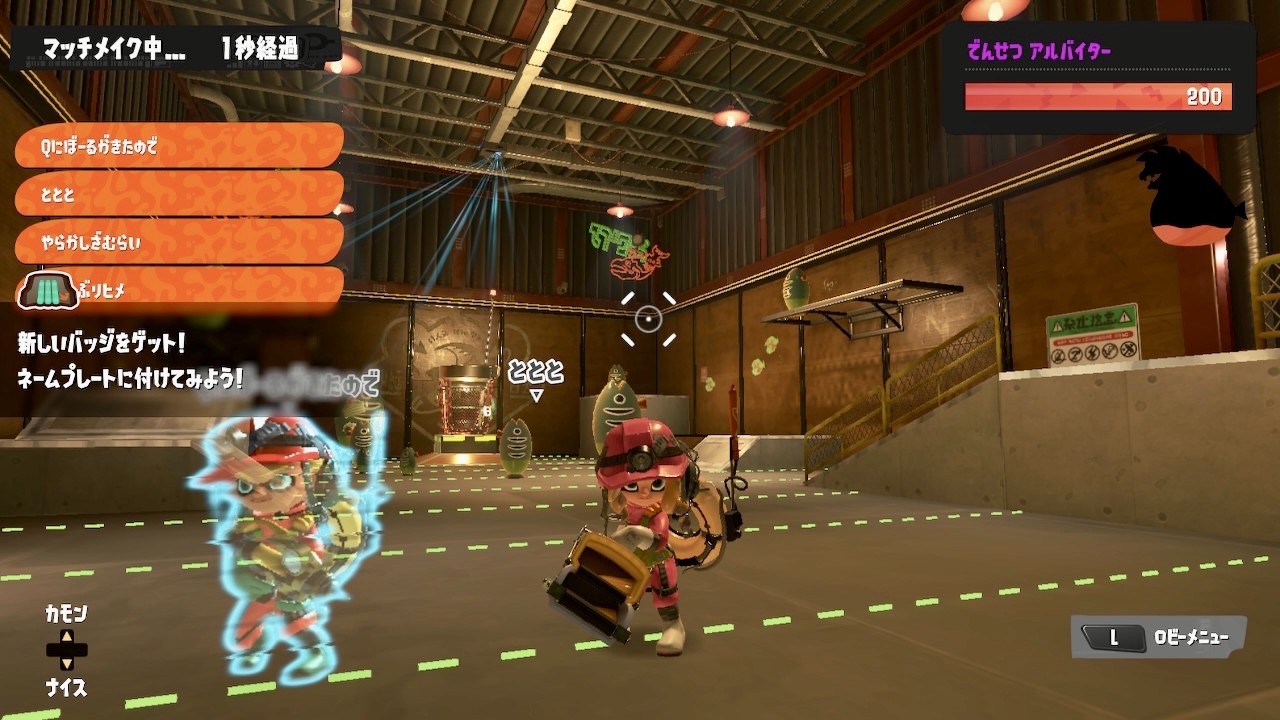
Task: Click the ととと name tag above player
Action: pos(536,372)
